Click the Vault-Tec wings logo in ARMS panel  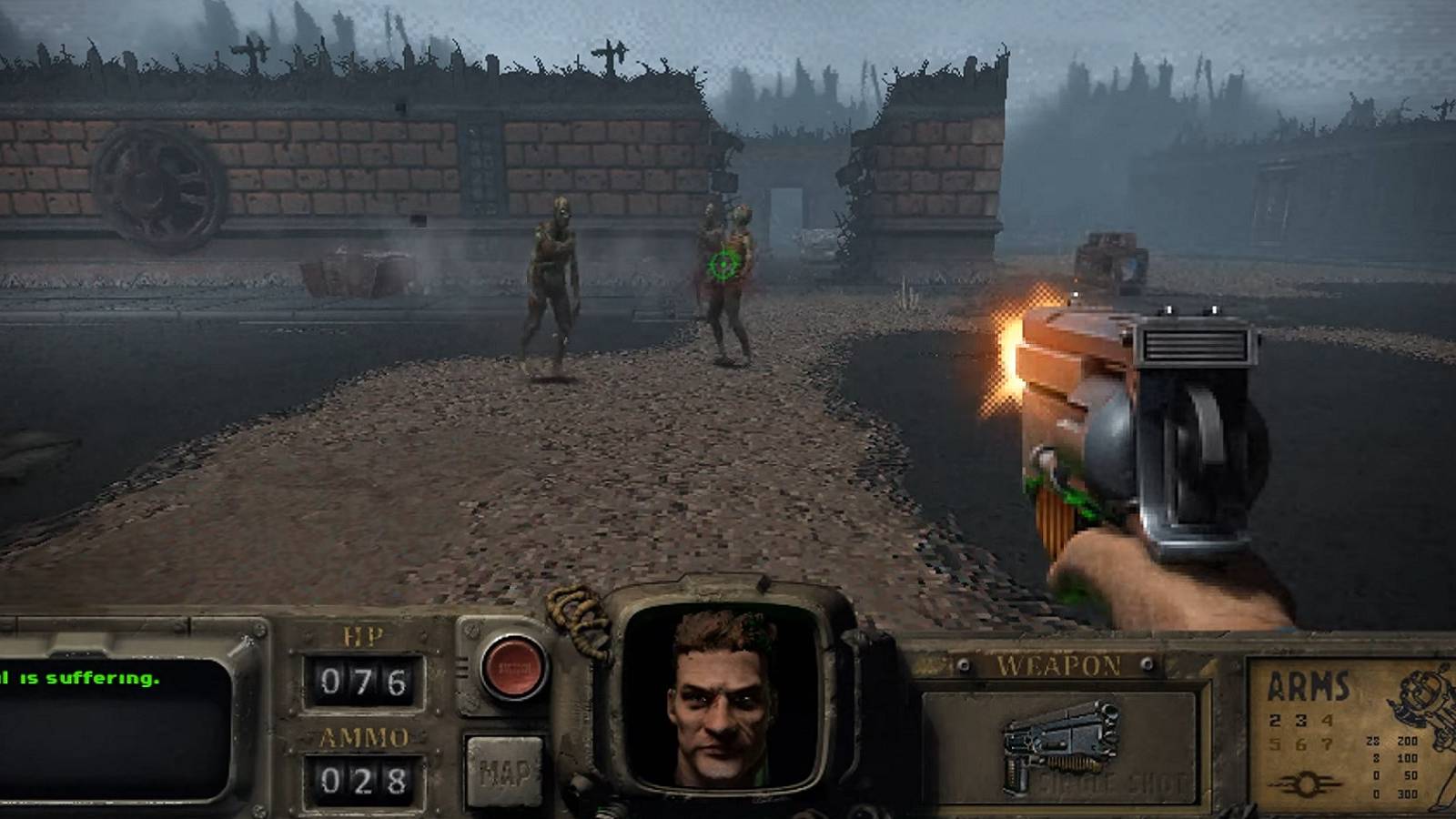point(1305,783)
